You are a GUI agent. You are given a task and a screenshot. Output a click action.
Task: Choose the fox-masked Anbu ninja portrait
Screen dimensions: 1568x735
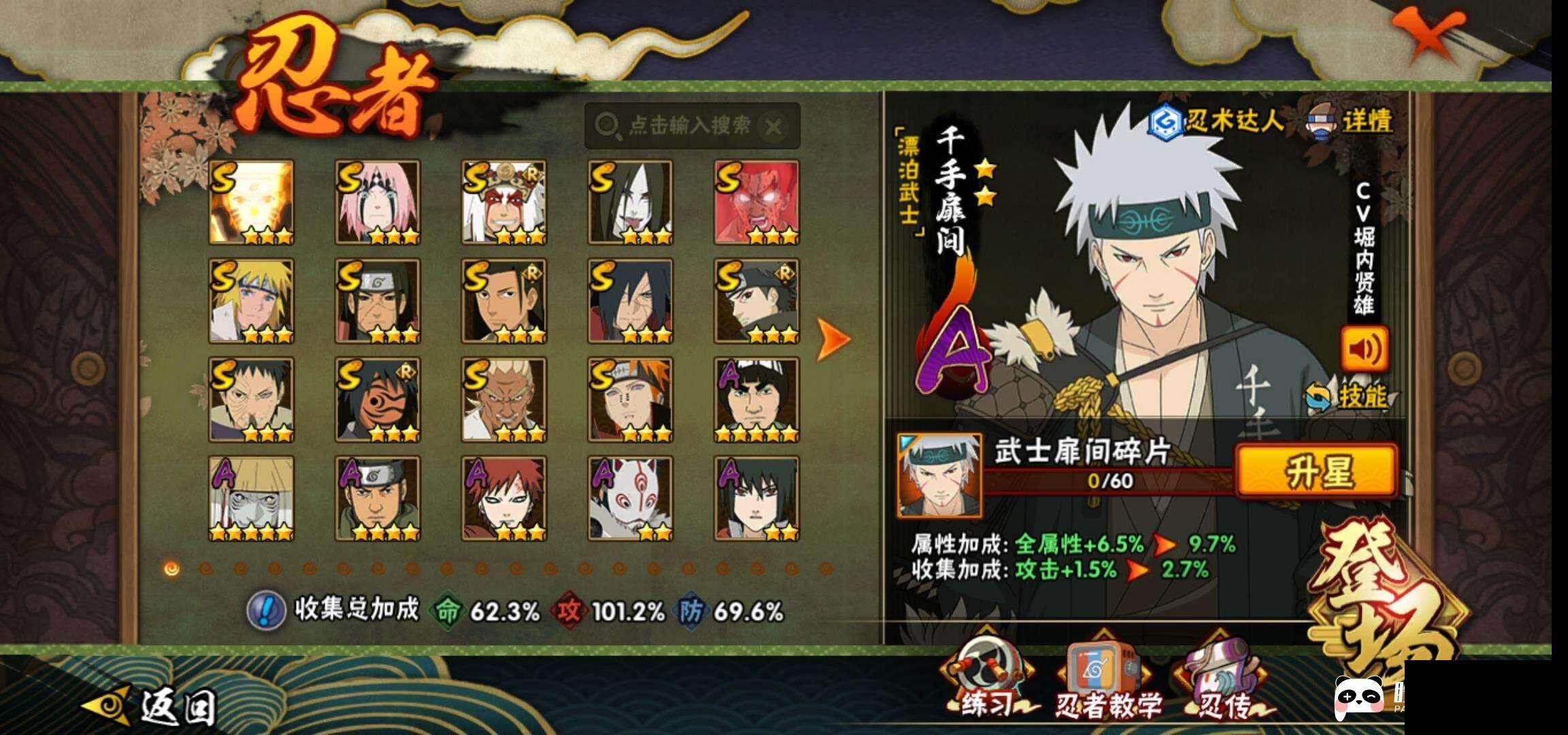(x=630, y=499)
